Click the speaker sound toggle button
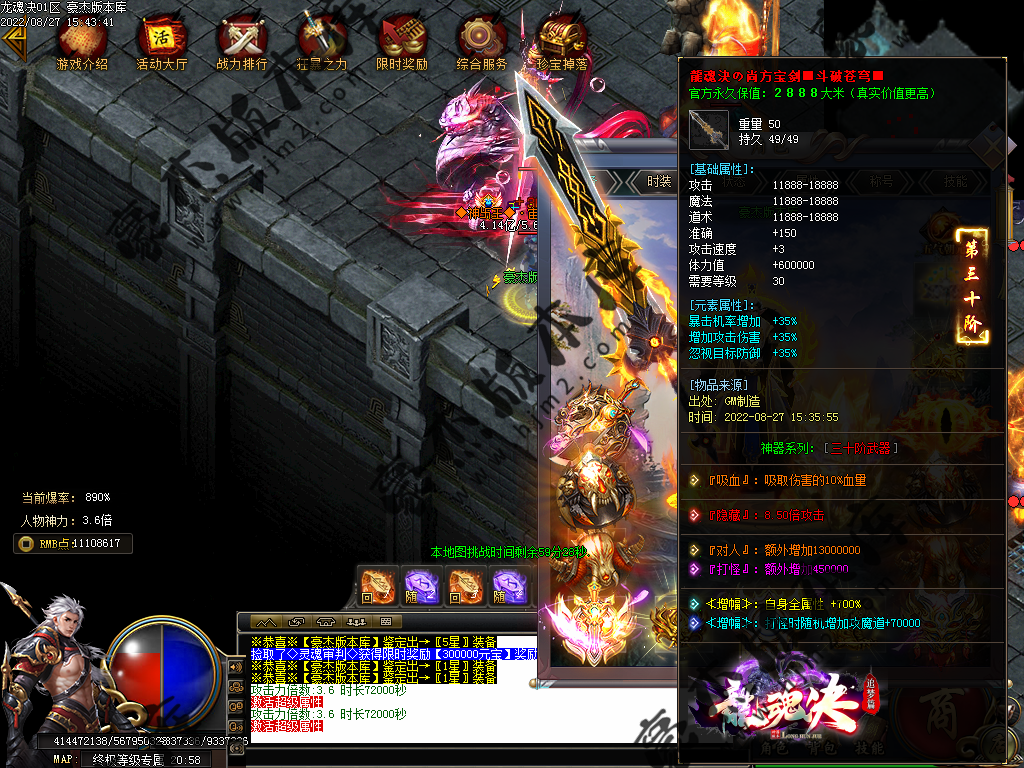1024x768 pixels. tap(236, 666)
